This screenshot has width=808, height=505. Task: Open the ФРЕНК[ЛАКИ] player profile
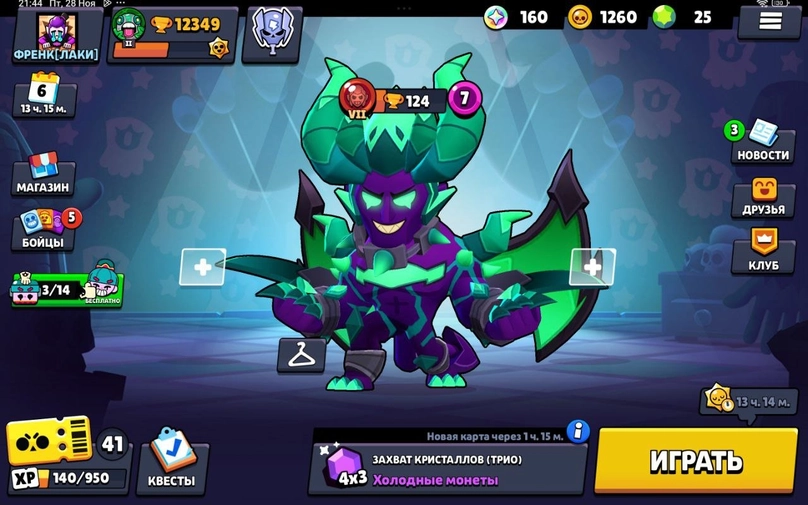point(55,35)
